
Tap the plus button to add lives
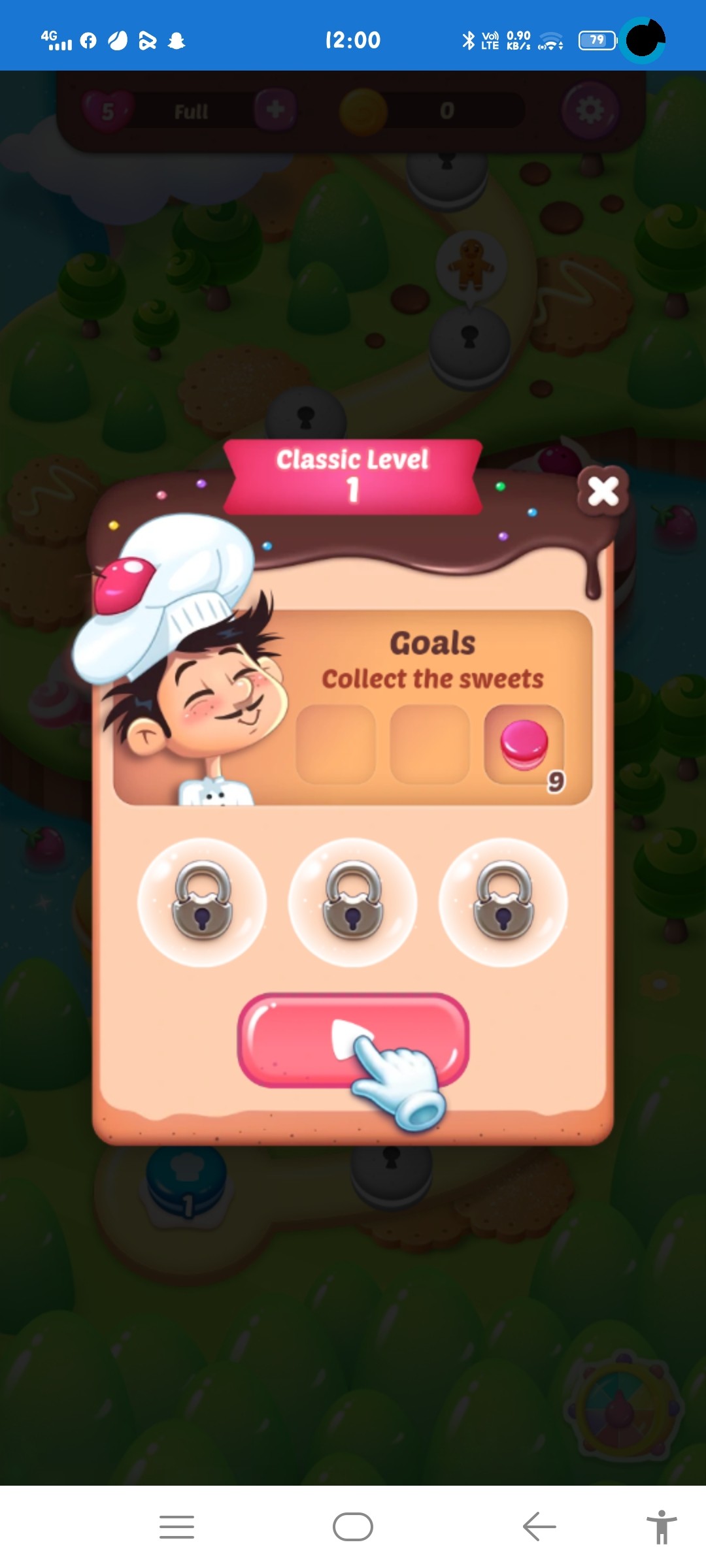click(275, 110)
